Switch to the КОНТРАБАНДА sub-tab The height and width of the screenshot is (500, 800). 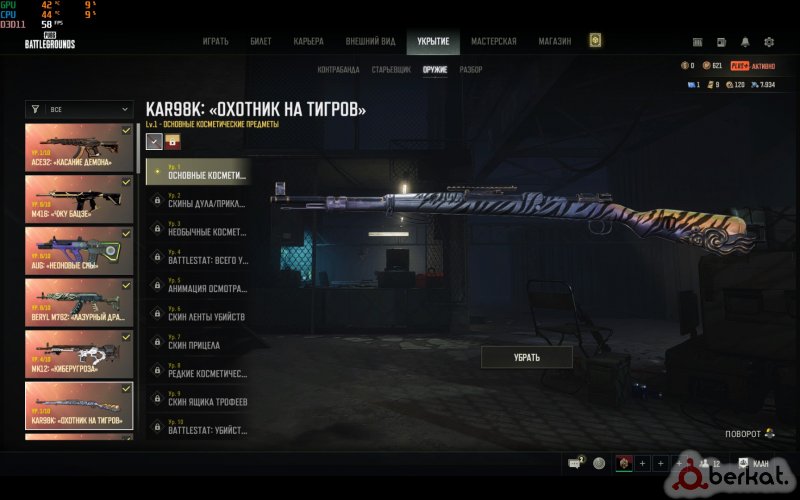(338, 70)
